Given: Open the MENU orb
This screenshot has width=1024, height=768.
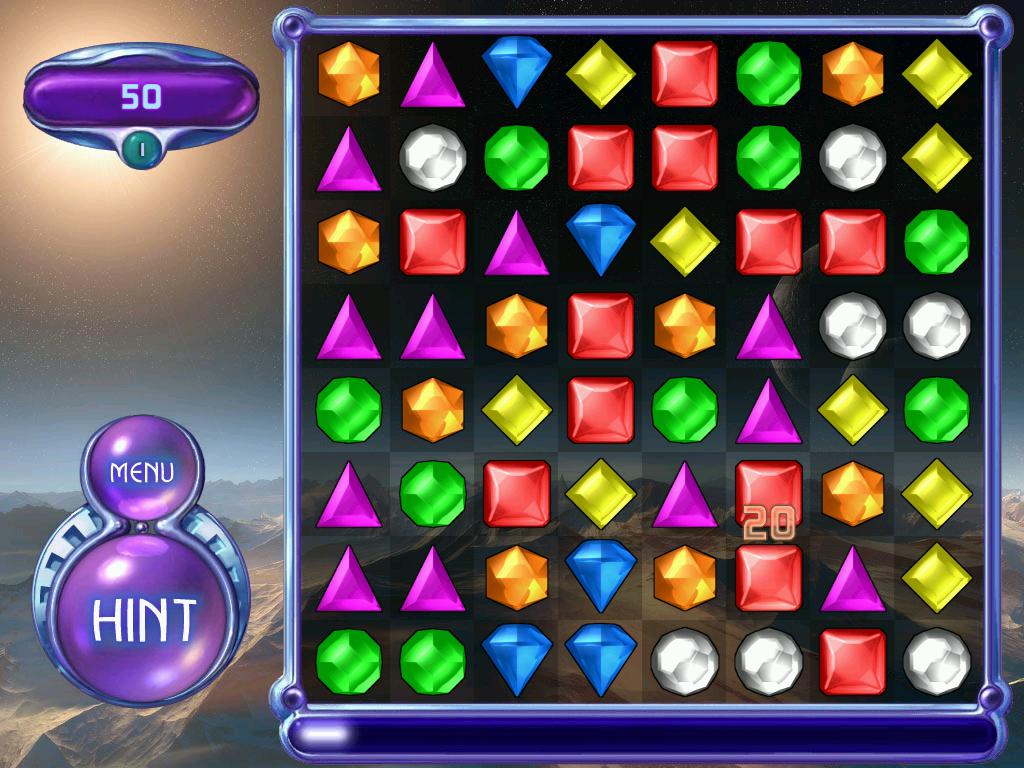Looking at the screenshot, I should point(142,471).
